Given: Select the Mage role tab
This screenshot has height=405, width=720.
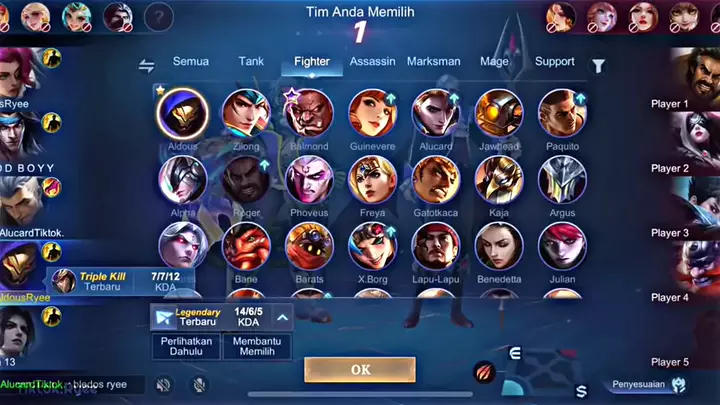Looking at the screenshot, I should coord(494,61).
